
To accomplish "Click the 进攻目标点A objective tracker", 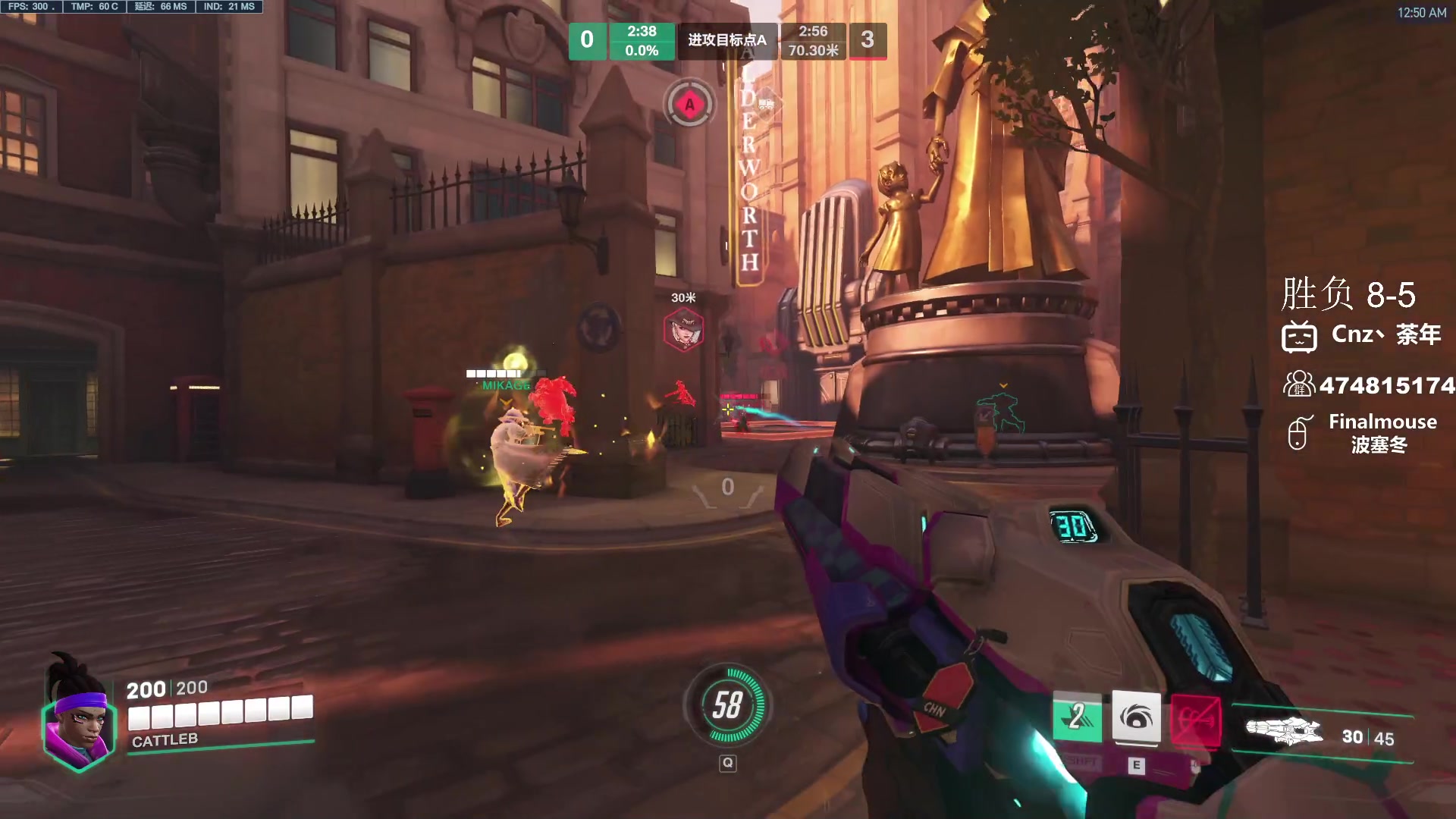I will pos(727,40).
